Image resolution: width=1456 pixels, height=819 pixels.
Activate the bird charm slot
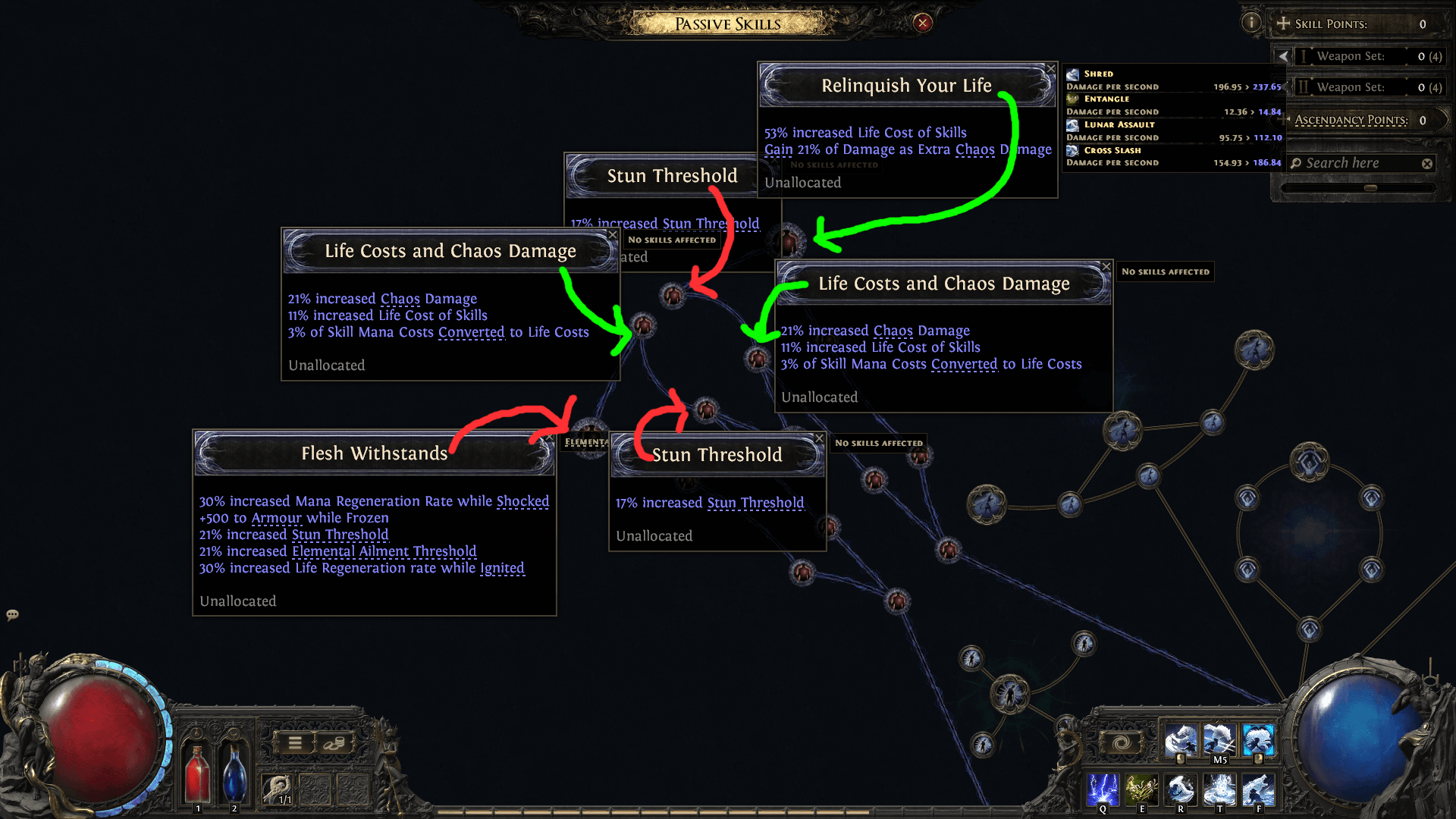[276, 789]
